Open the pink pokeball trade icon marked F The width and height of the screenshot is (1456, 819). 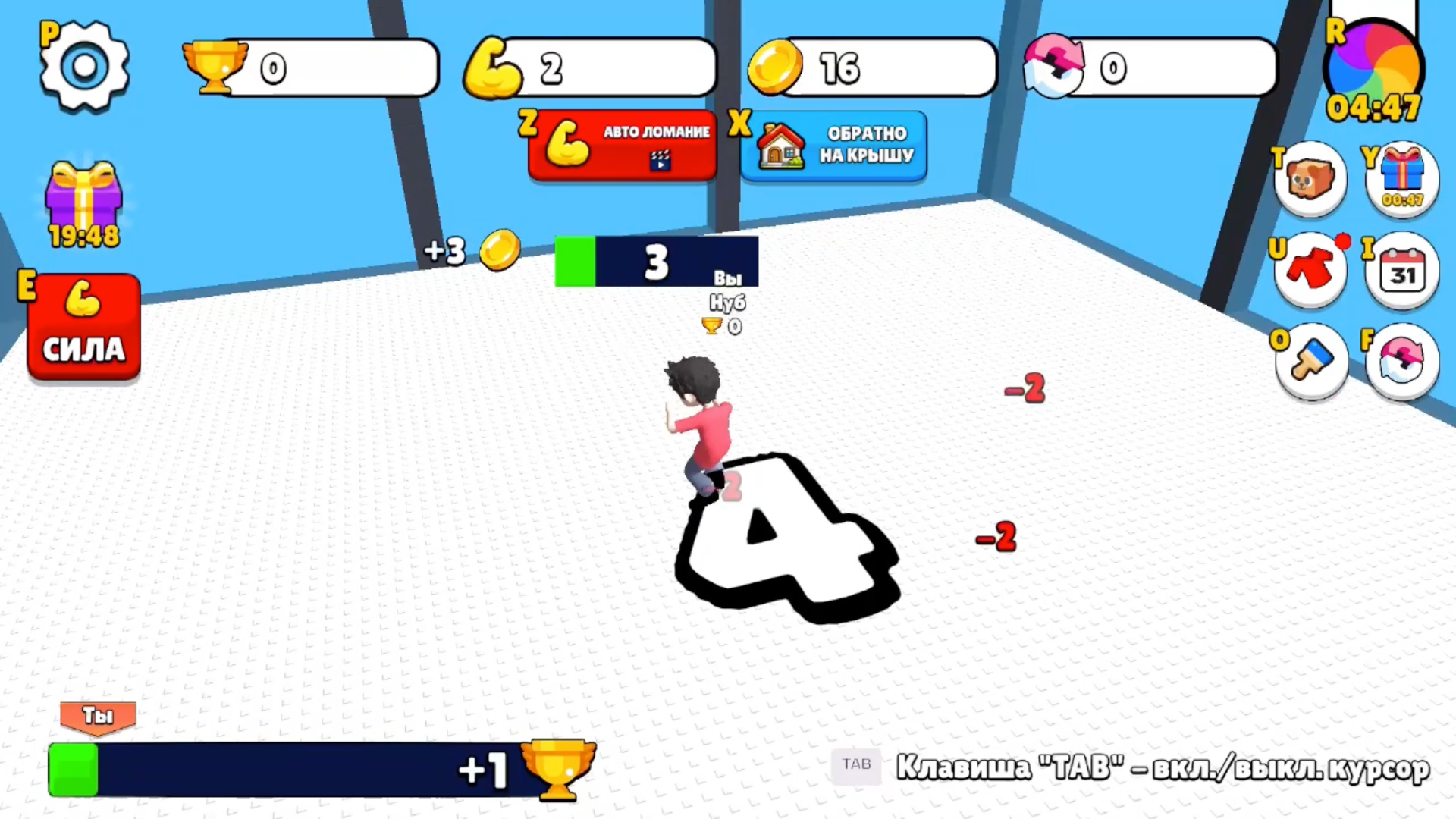click(1402, 362)
